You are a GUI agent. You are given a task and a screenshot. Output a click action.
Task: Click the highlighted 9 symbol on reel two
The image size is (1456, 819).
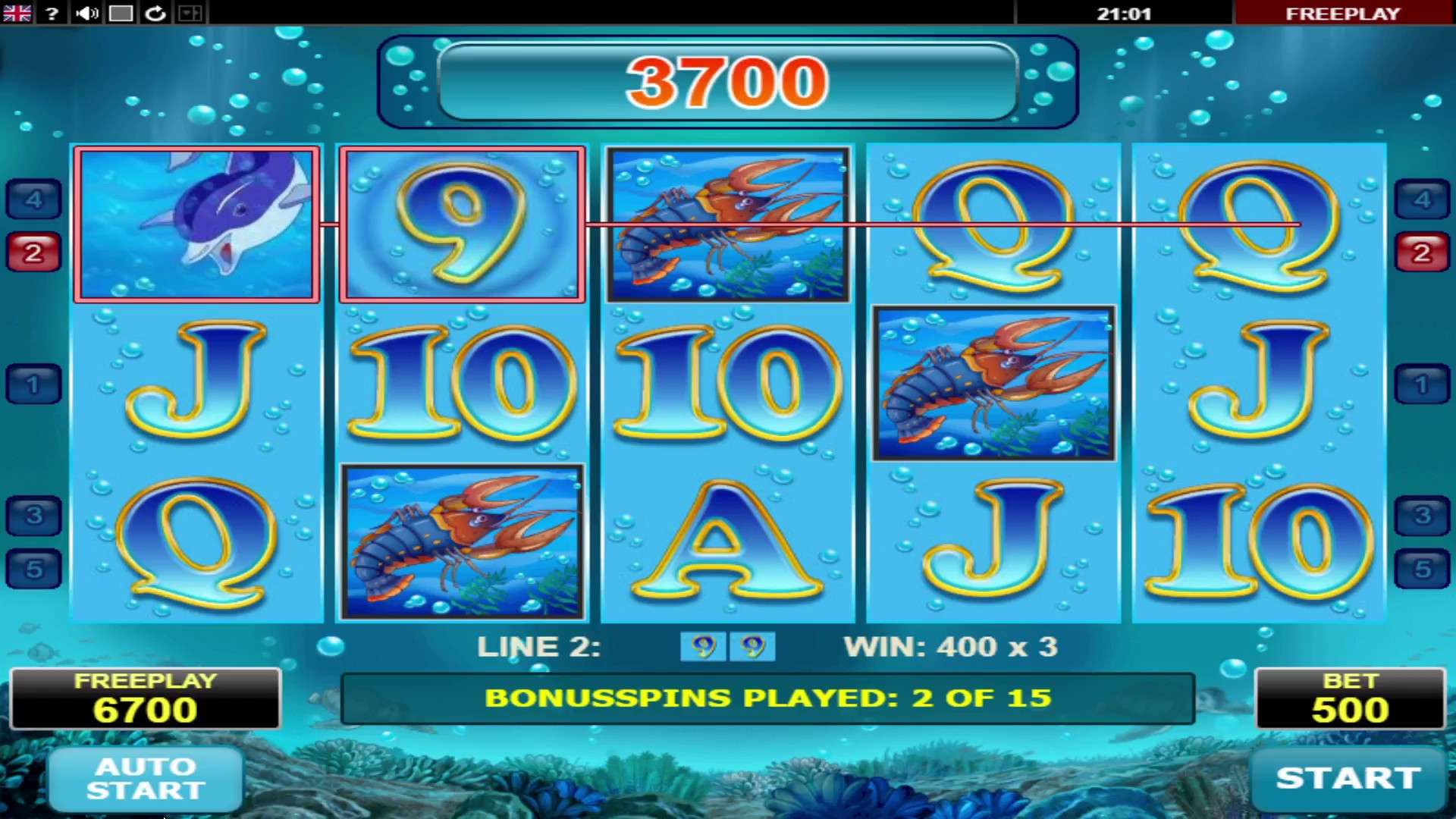tap(462, 224)
